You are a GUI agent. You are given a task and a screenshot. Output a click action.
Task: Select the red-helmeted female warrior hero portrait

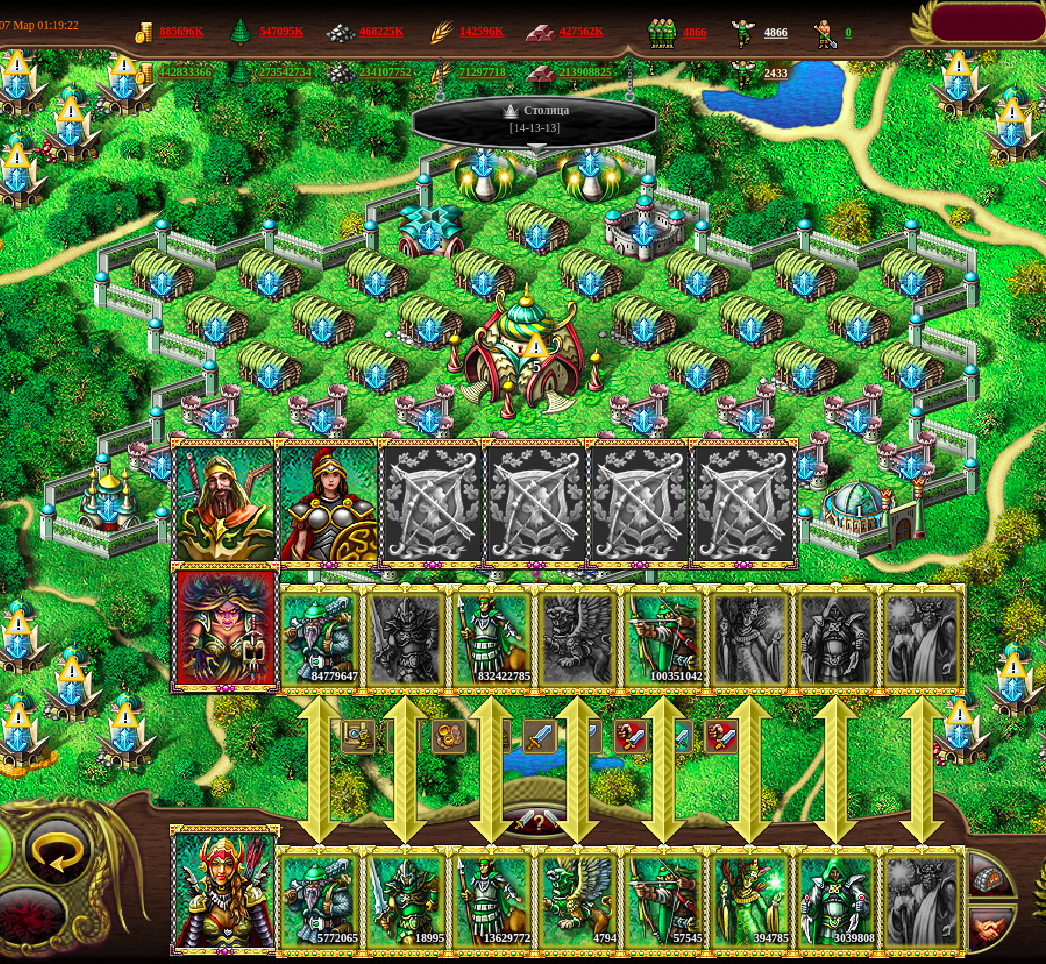point(329,503)
